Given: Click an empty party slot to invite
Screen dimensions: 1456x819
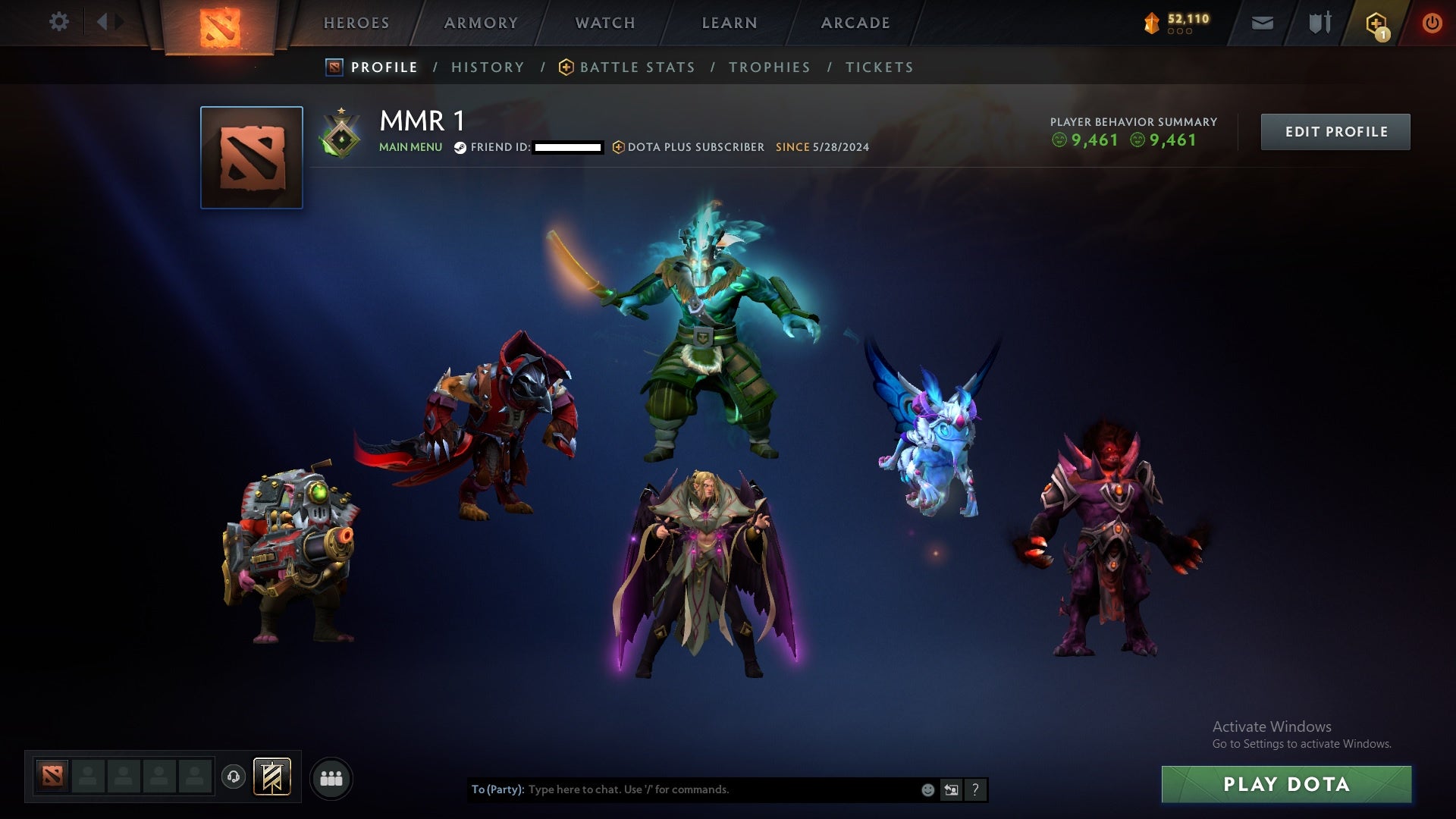Looking at the screenshot, I should tap(87, 777).
